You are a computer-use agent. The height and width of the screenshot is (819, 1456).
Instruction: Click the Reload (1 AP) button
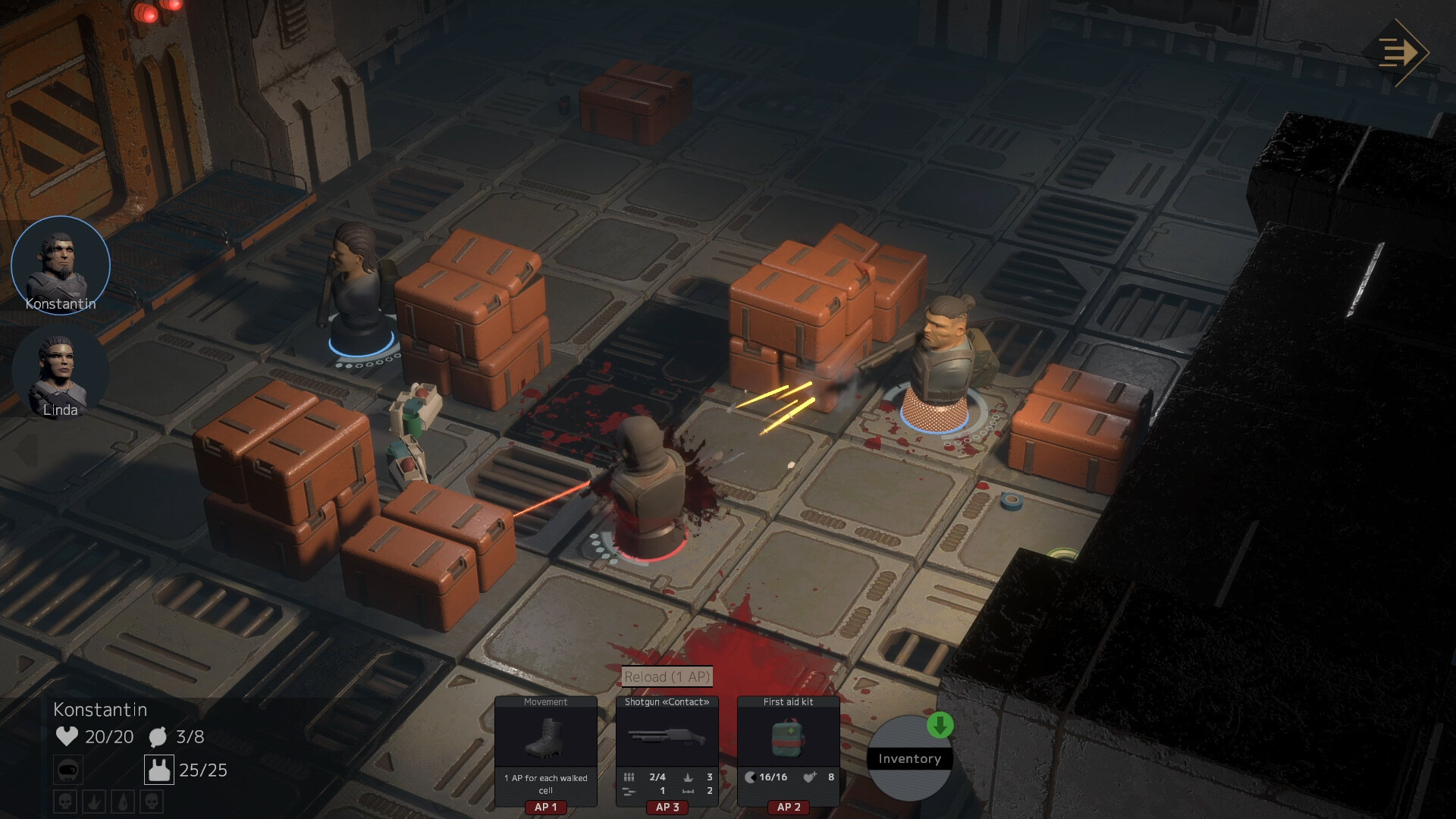pyautogui.click(x=667, y=676)
